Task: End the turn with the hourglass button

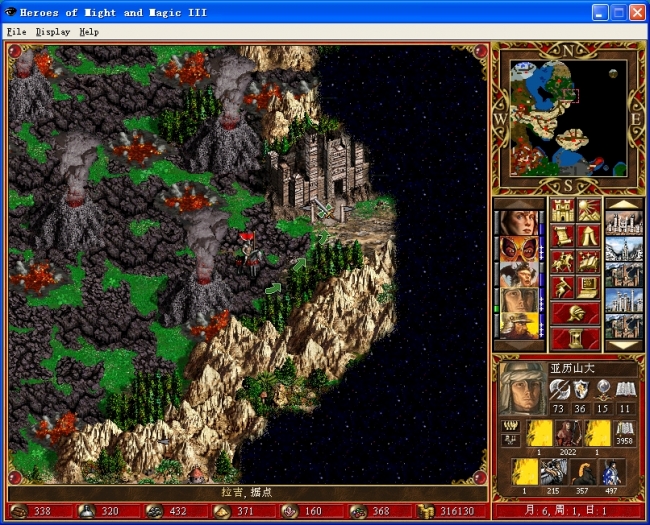Action: coord(575,338)
